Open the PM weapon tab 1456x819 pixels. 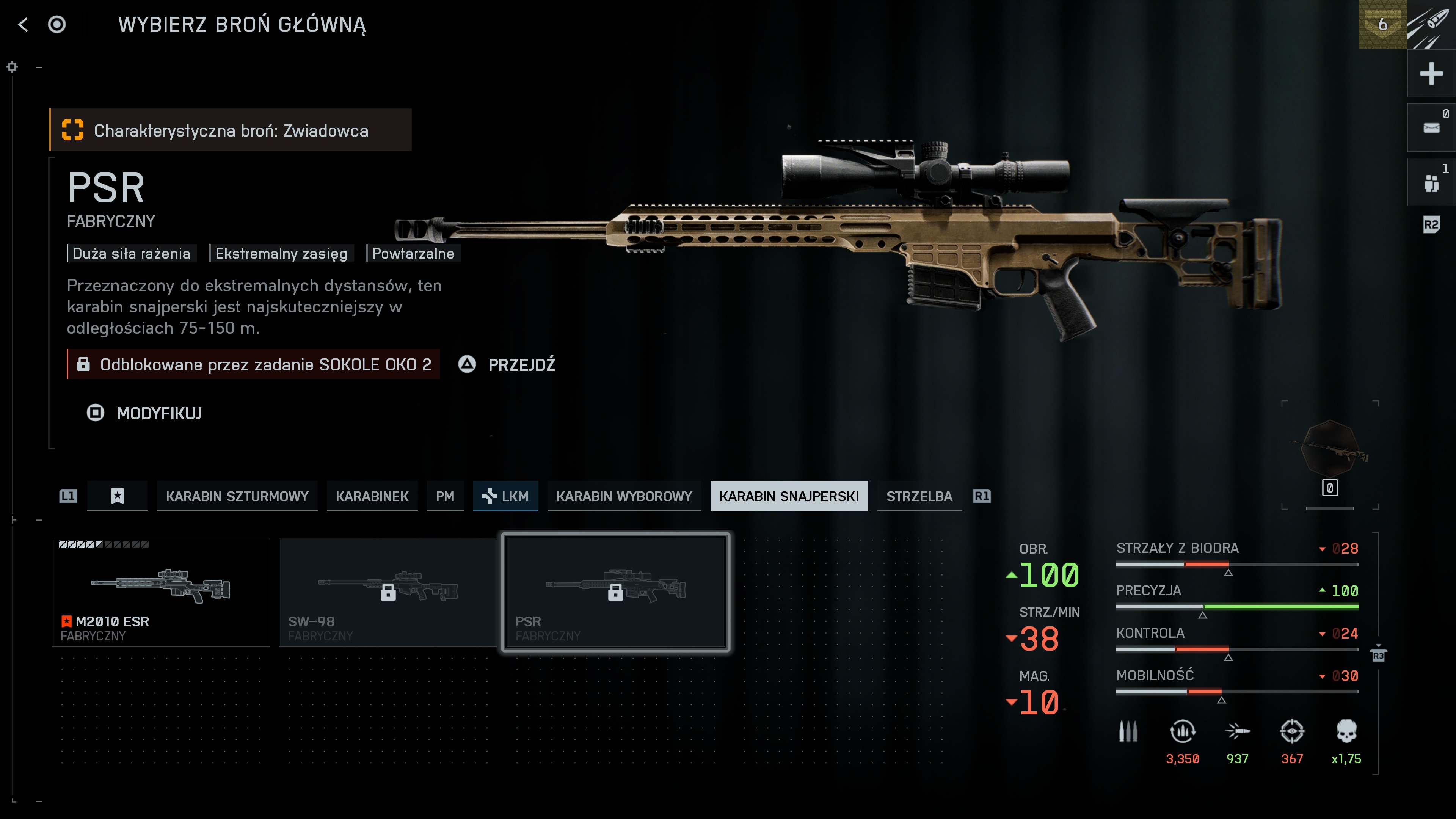tap(445, 496)
